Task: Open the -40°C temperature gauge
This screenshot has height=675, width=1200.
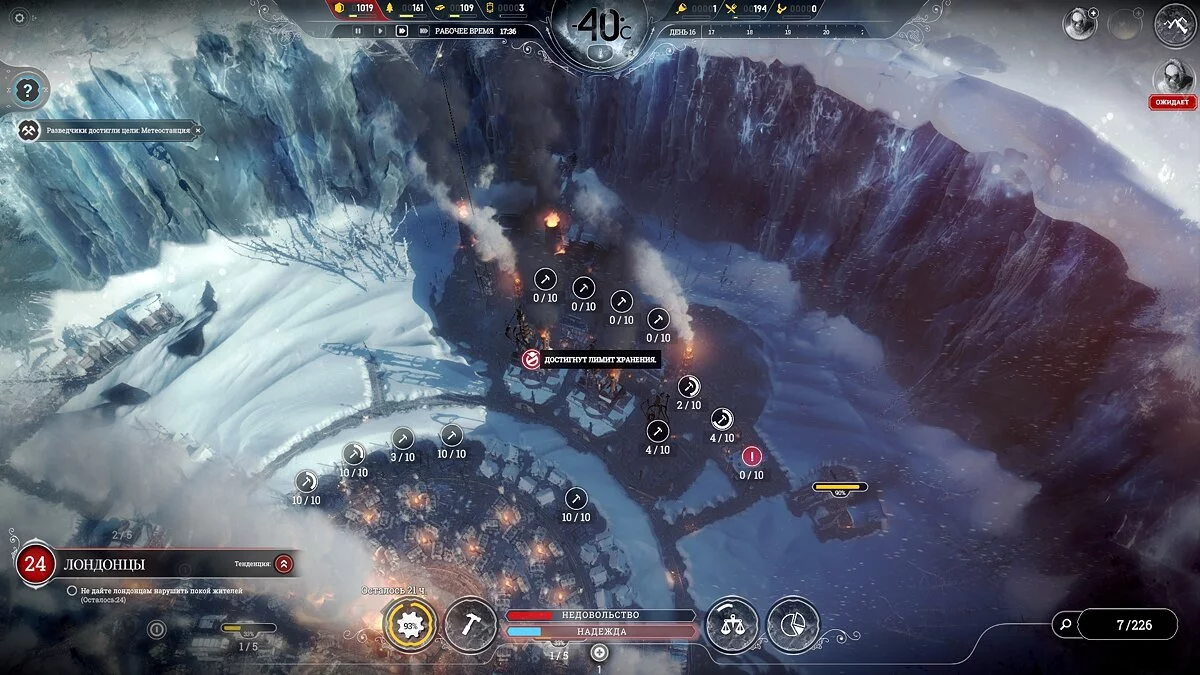Action: (x=599, y=25)
